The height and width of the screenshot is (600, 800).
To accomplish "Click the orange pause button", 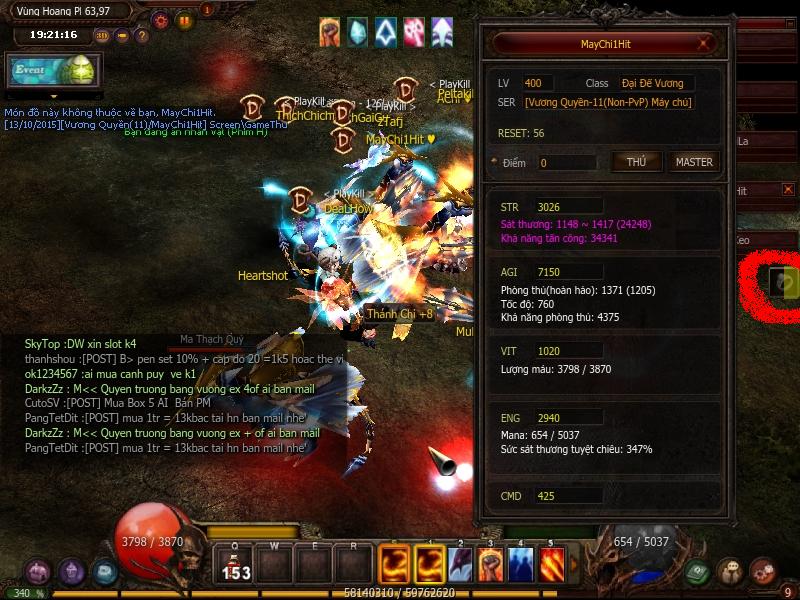I will 184,19.
